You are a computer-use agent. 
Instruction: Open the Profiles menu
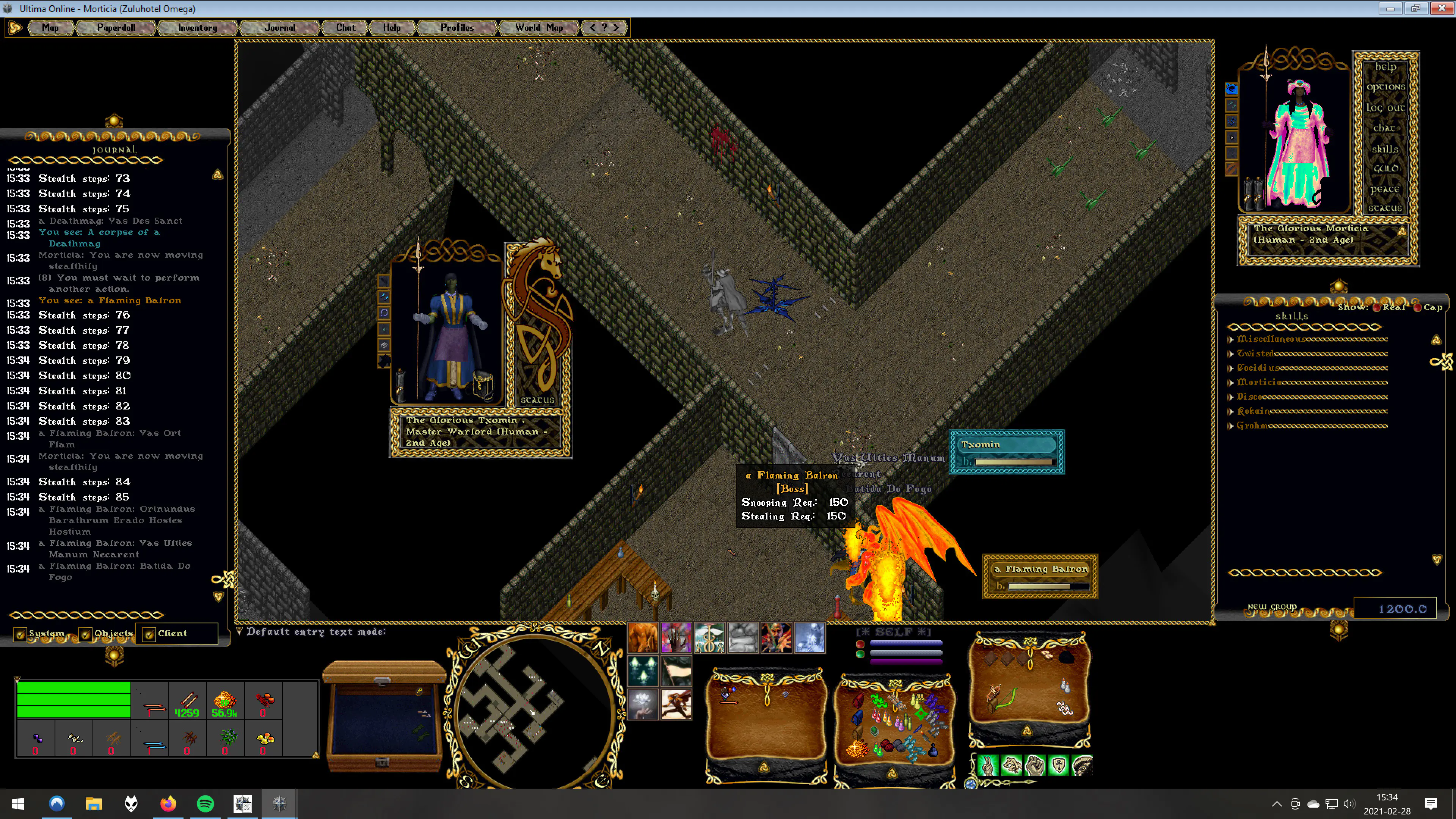(x=457, y=28)
